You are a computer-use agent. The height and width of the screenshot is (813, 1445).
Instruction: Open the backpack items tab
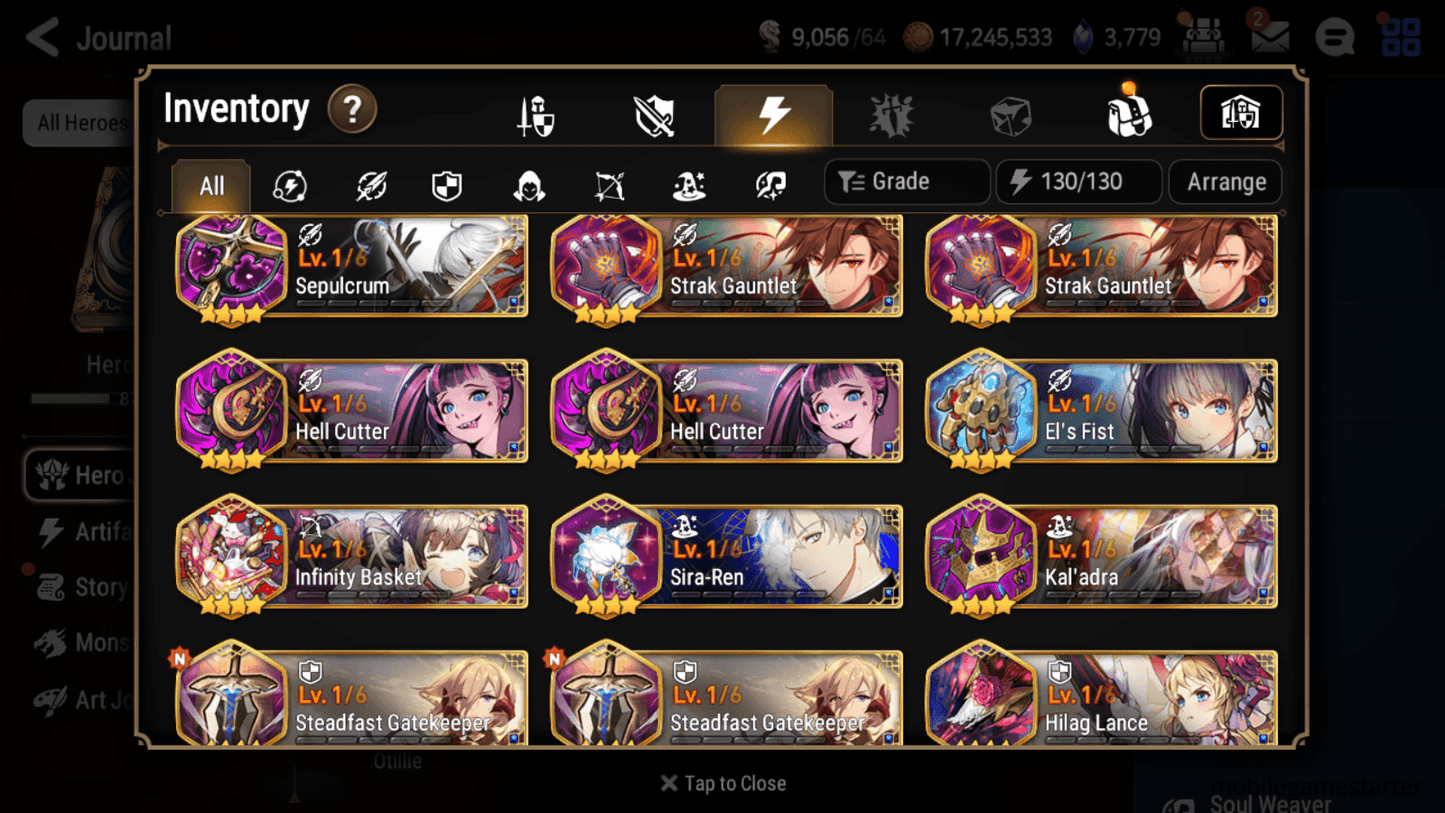[1128, 114]
